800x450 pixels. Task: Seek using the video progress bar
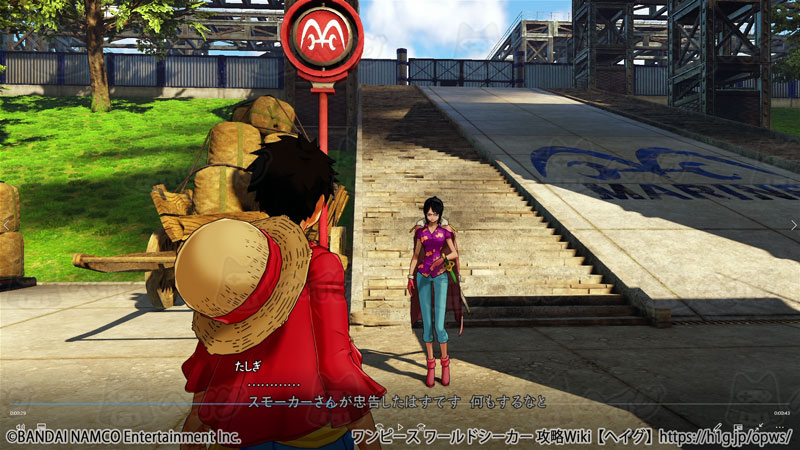400,404
